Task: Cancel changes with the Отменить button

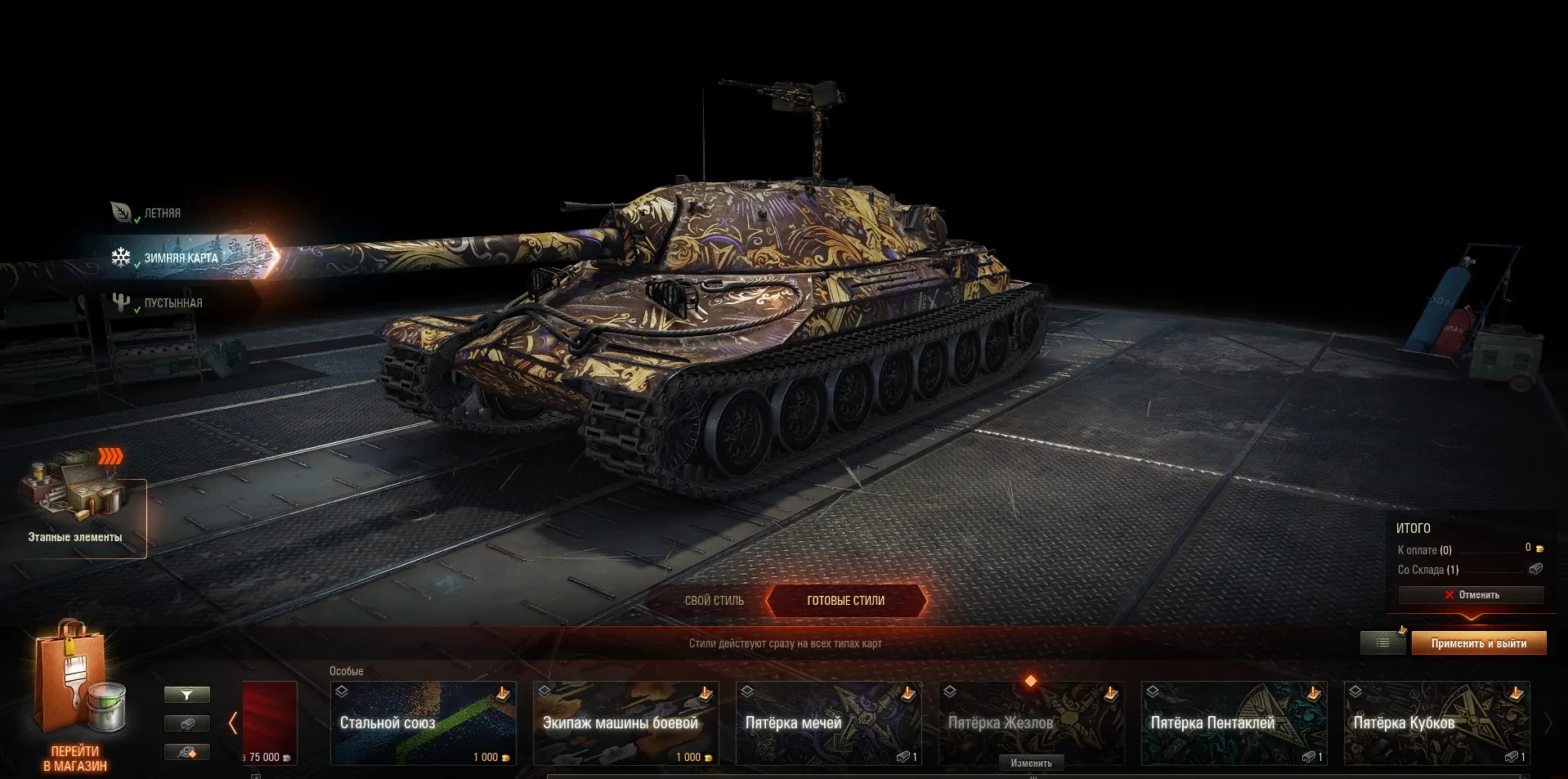Action: tap(1471, 595)
